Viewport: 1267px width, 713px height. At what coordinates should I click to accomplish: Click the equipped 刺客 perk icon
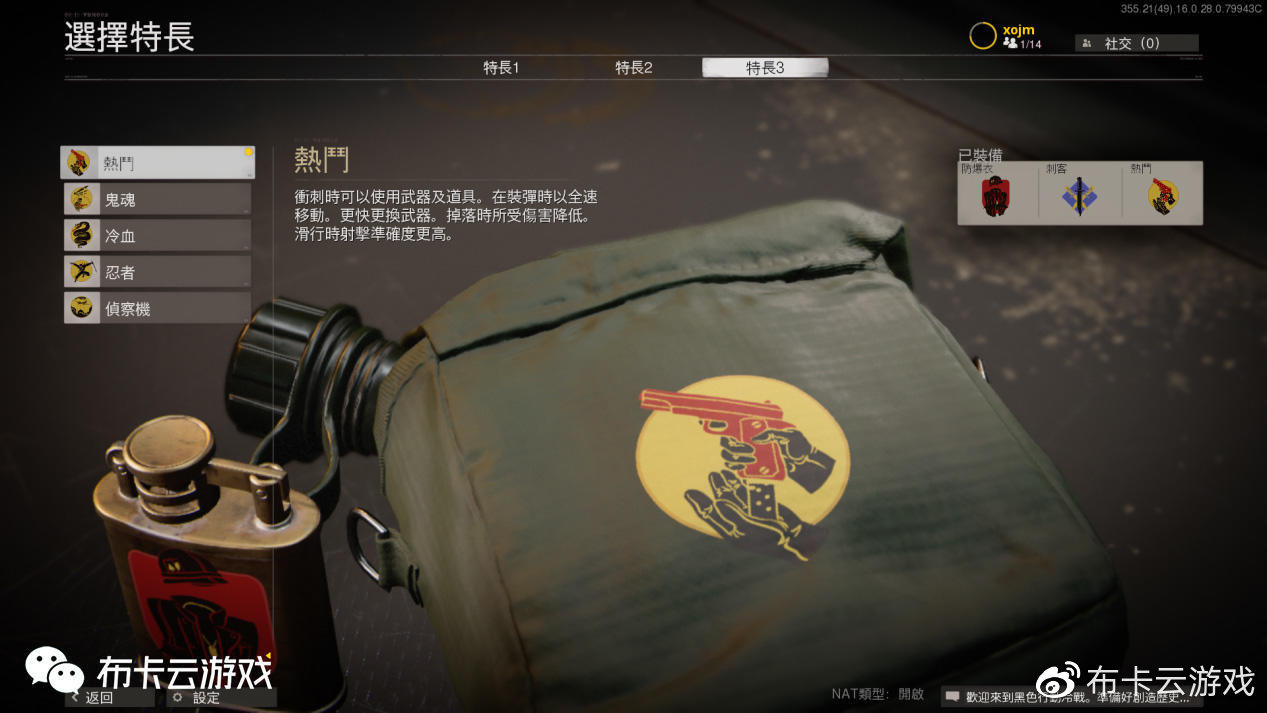(1080, 195)
